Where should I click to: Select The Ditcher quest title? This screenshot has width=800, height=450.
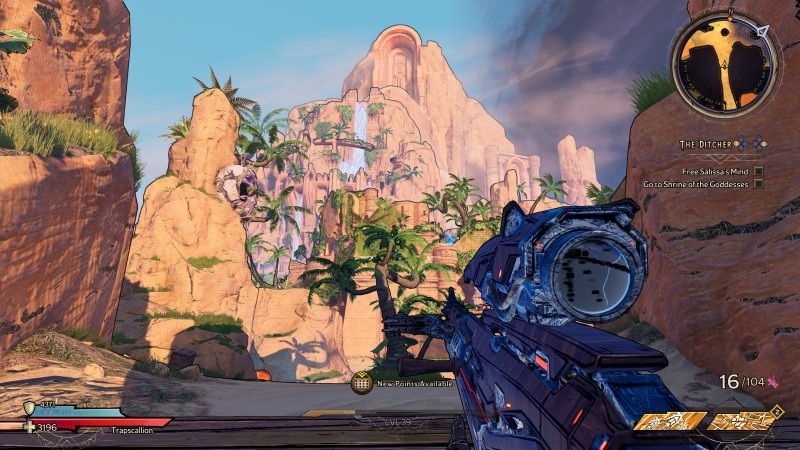(709, 145)
